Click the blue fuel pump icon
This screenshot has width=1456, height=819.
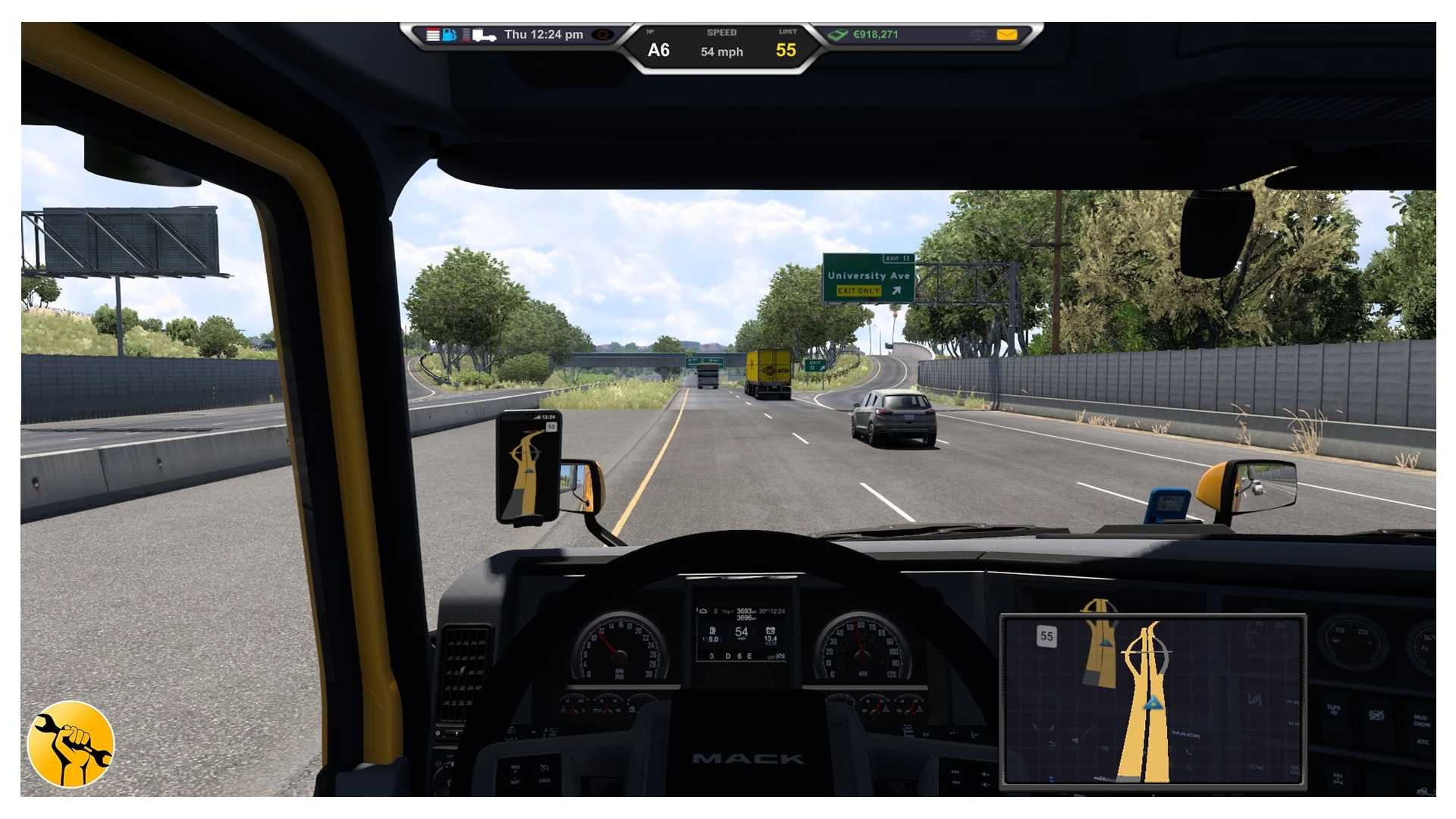tap(449, 35)
